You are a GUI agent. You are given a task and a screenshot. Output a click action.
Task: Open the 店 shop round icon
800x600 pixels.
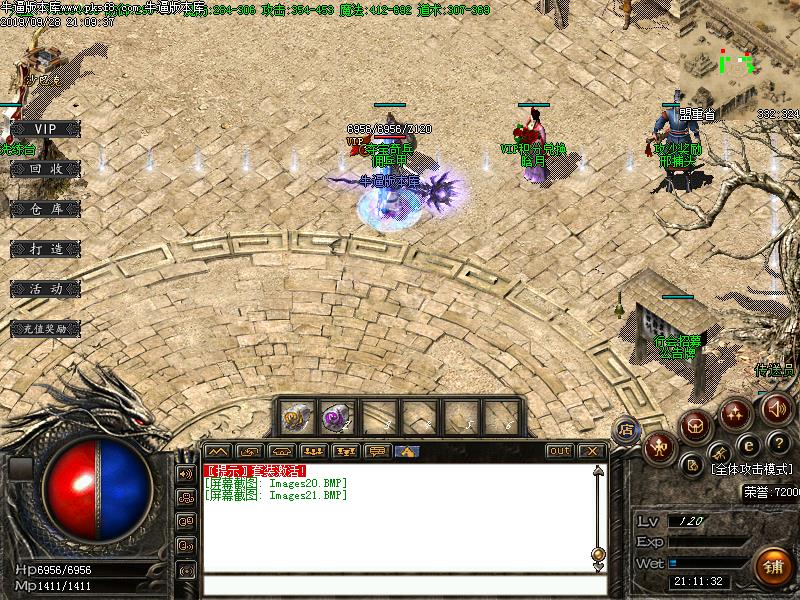click(x=626, y=428)
